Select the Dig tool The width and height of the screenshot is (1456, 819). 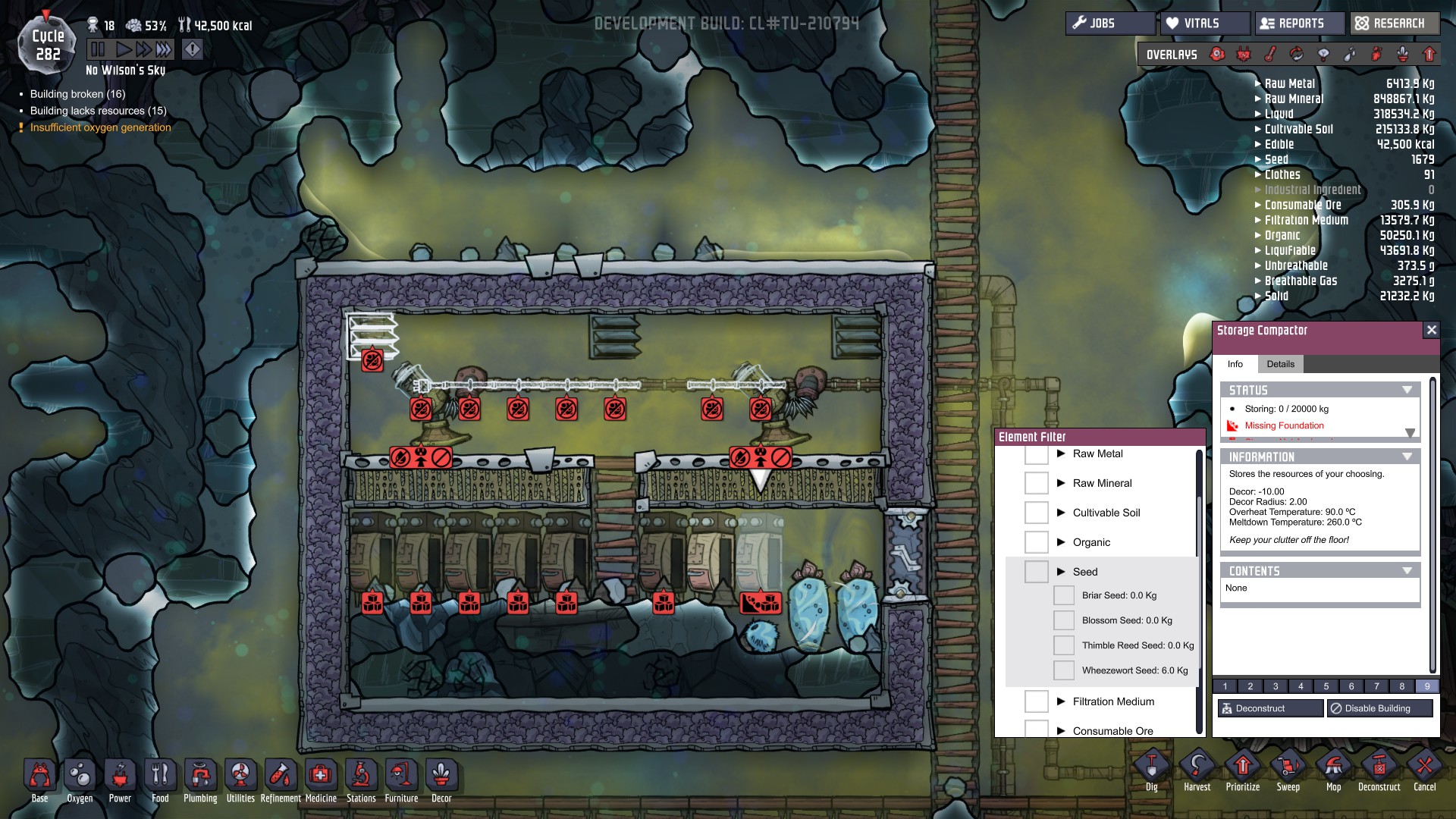[x=1151, y=770]
